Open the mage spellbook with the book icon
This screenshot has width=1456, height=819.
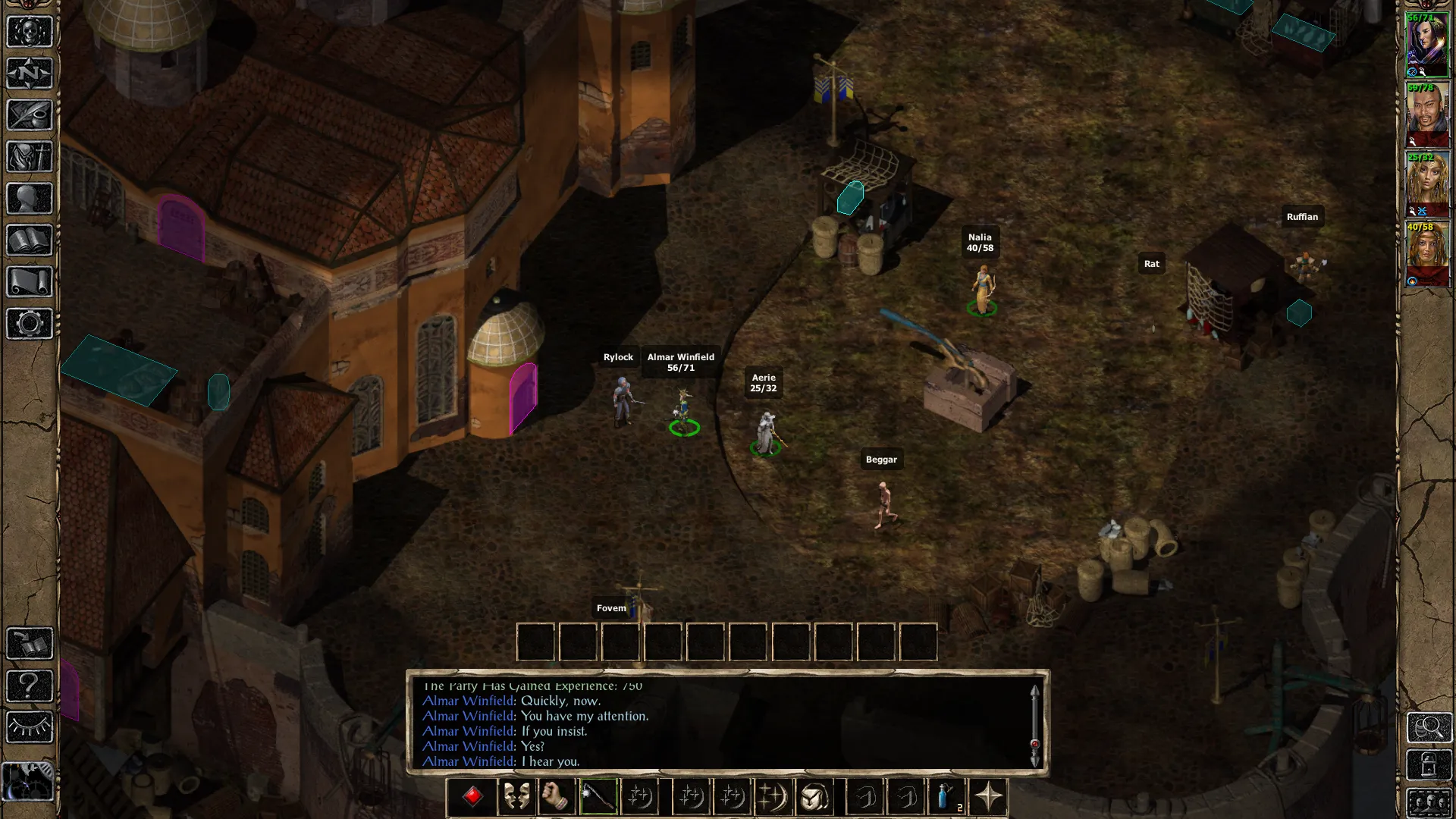coord(30,240)
